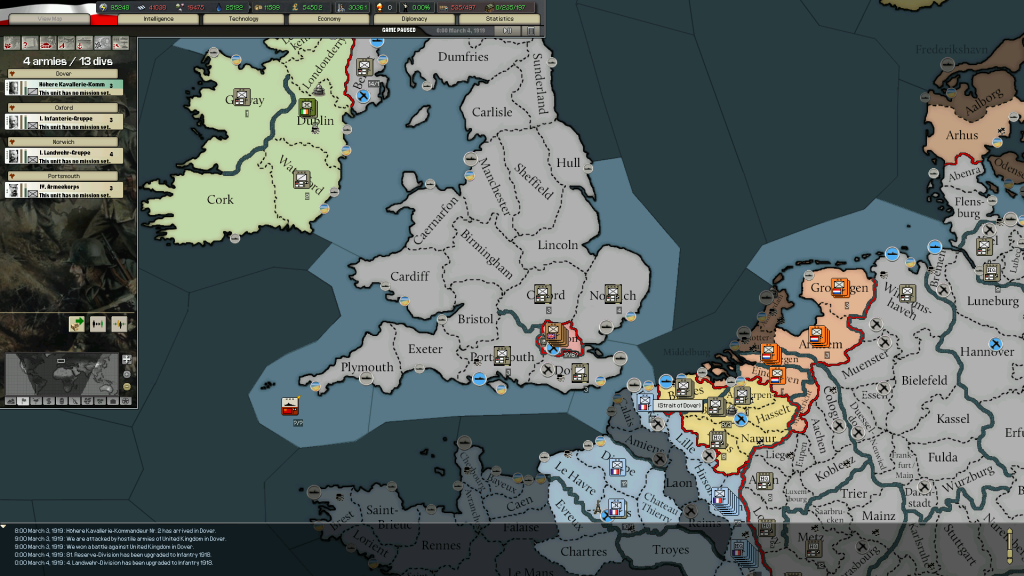Open the Statistics tab
This screenshot has width=1024, height=576.
(x=499, y=19)
